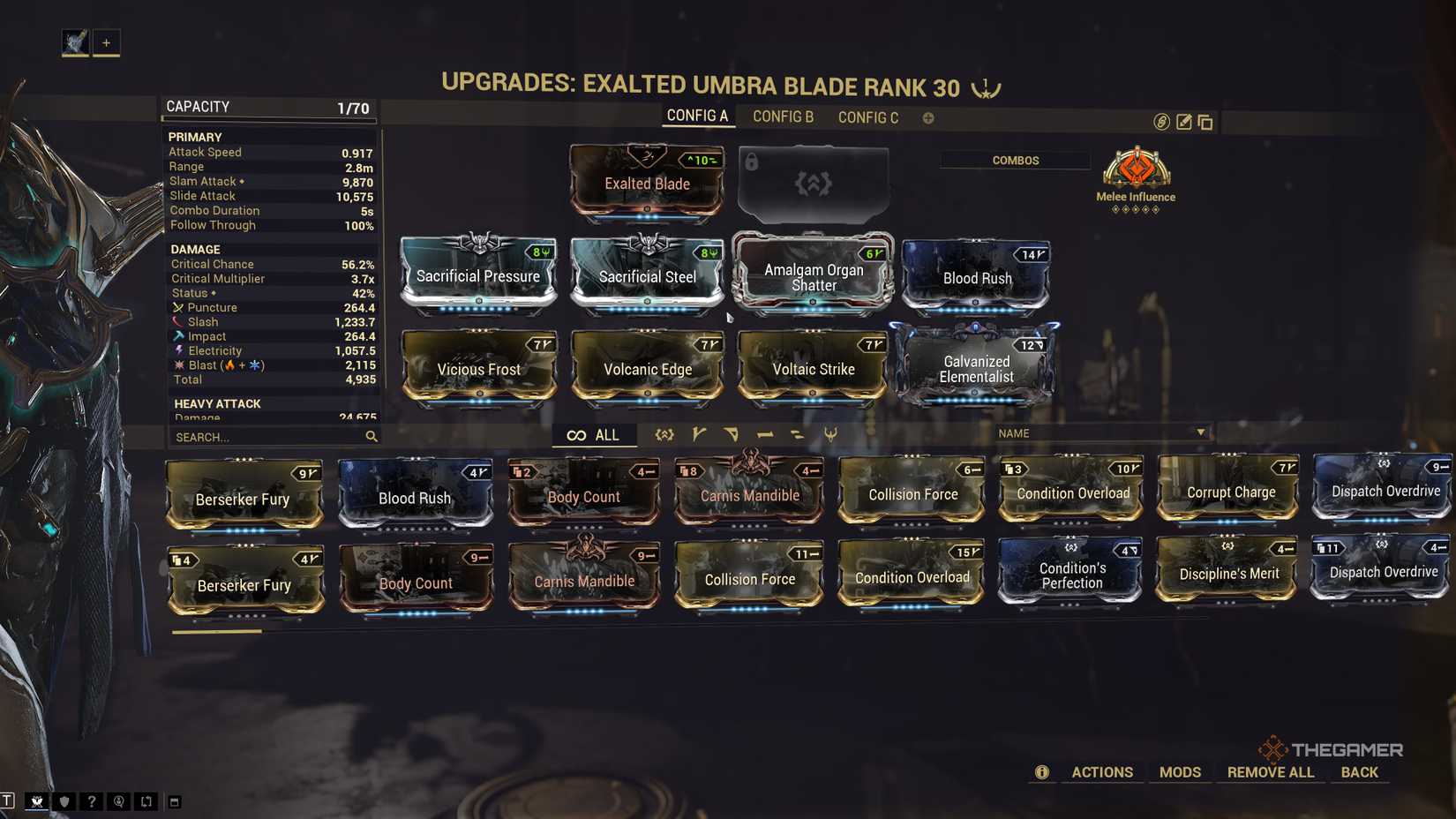The image size is (1456, 819).
Task: Select the Madurai polarity filter icon
Action: tap(697, 434)
